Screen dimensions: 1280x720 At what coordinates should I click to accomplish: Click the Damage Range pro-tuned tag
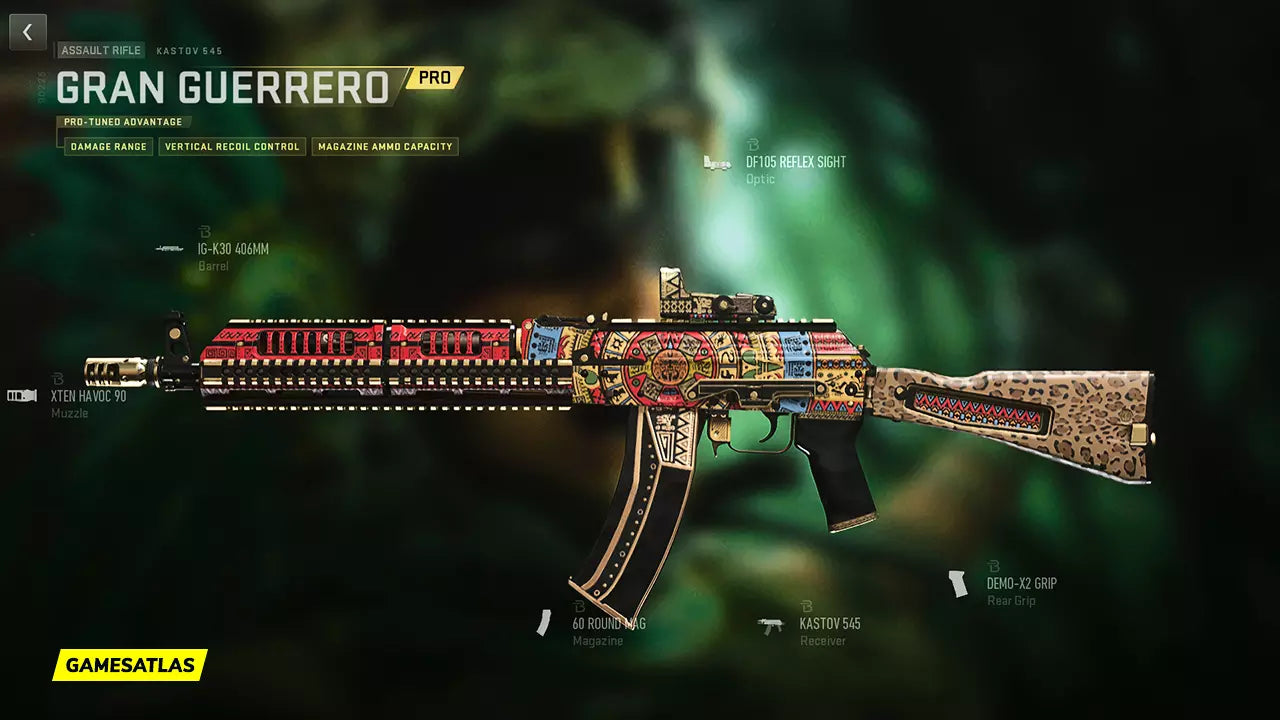point(109,147)
